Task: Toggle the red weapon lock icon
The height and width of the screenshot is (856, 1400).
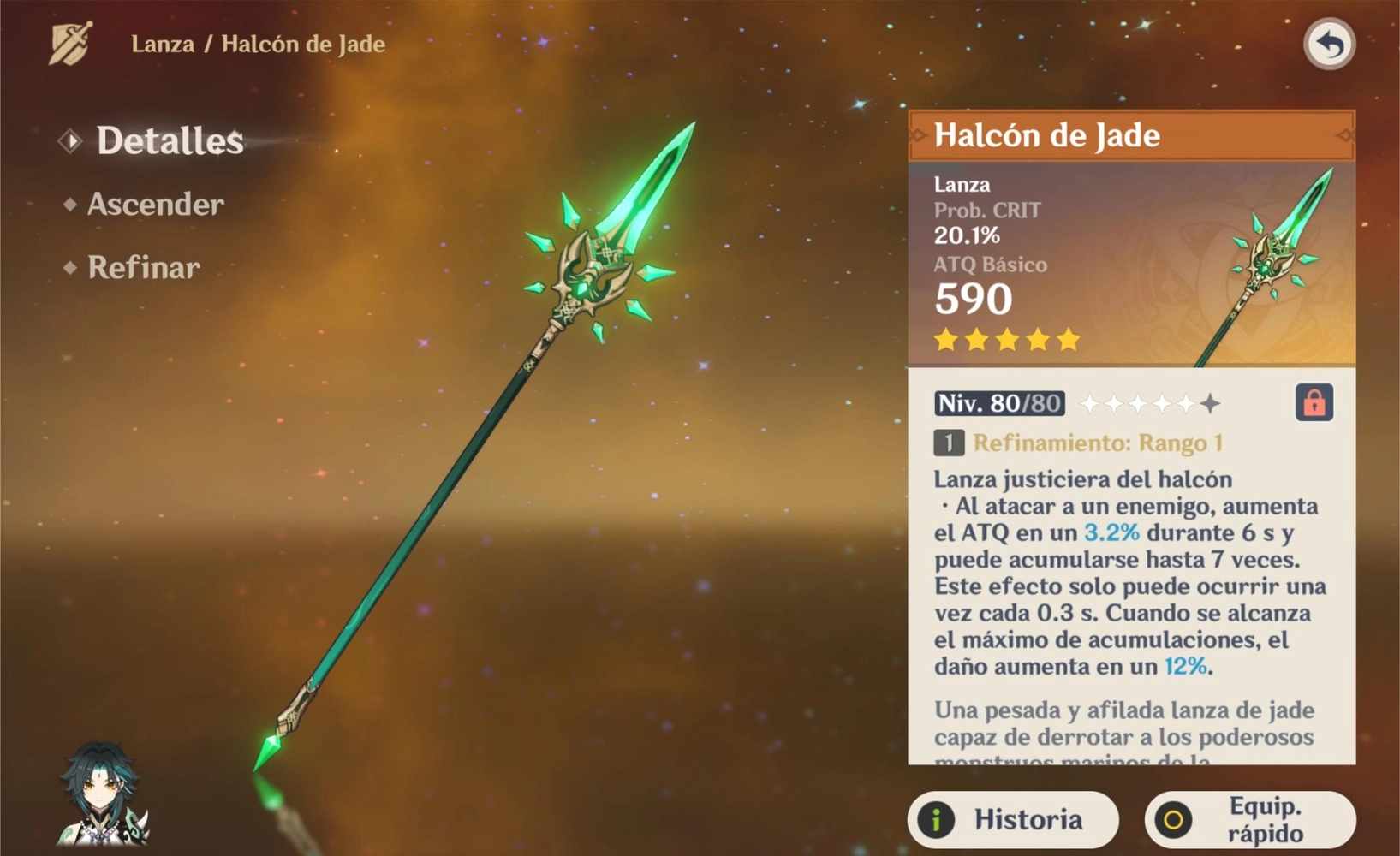Action: [x=1314, y=402]
